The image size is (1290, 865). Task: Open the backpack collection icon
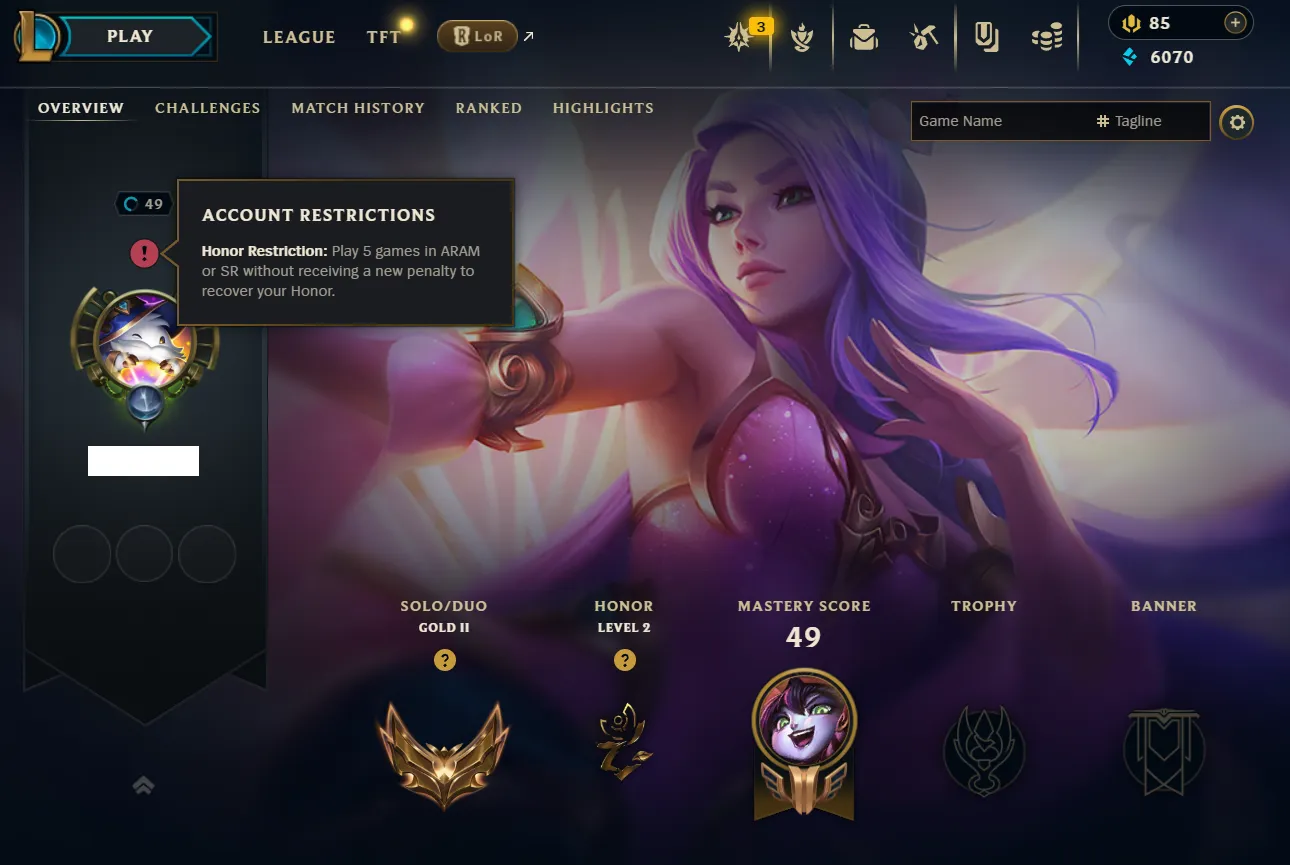click(864, 38)
